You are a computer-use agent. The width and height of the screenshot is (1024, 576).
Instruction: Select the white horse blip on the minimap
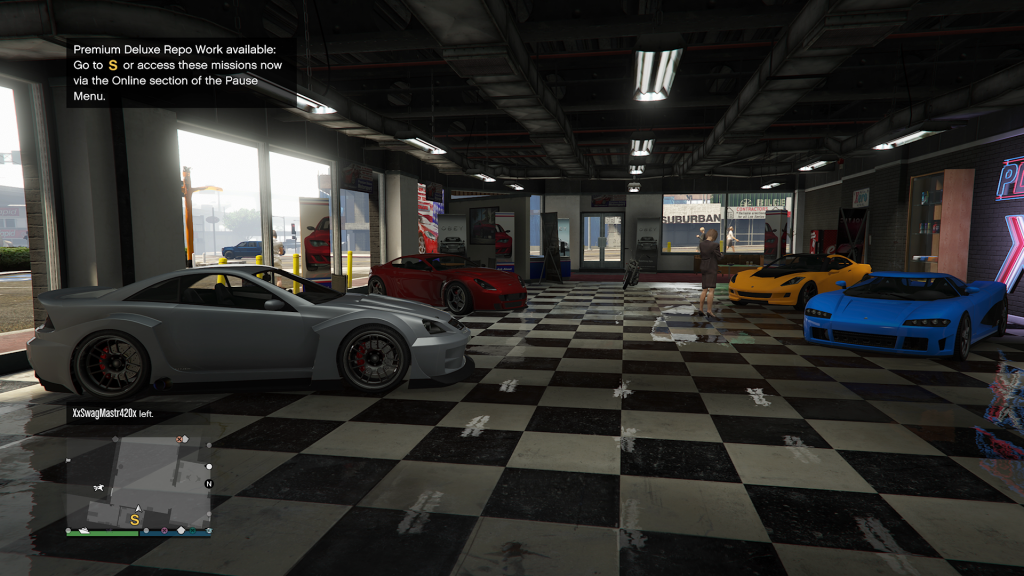click(x=99, y=488)
